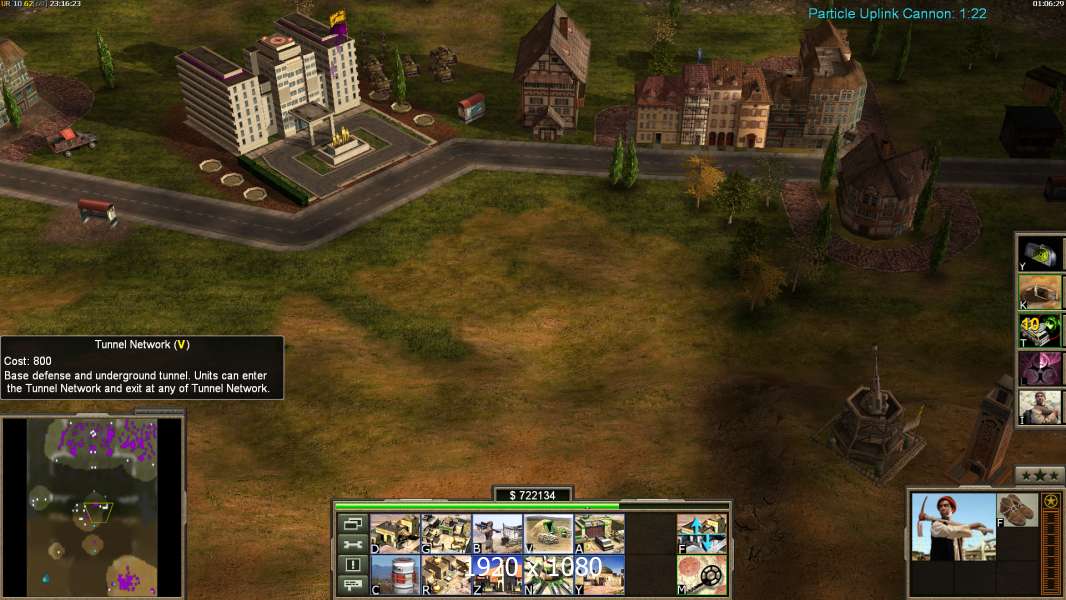Click the worker shoes upgrade icon

click(x=1019, y=509)
